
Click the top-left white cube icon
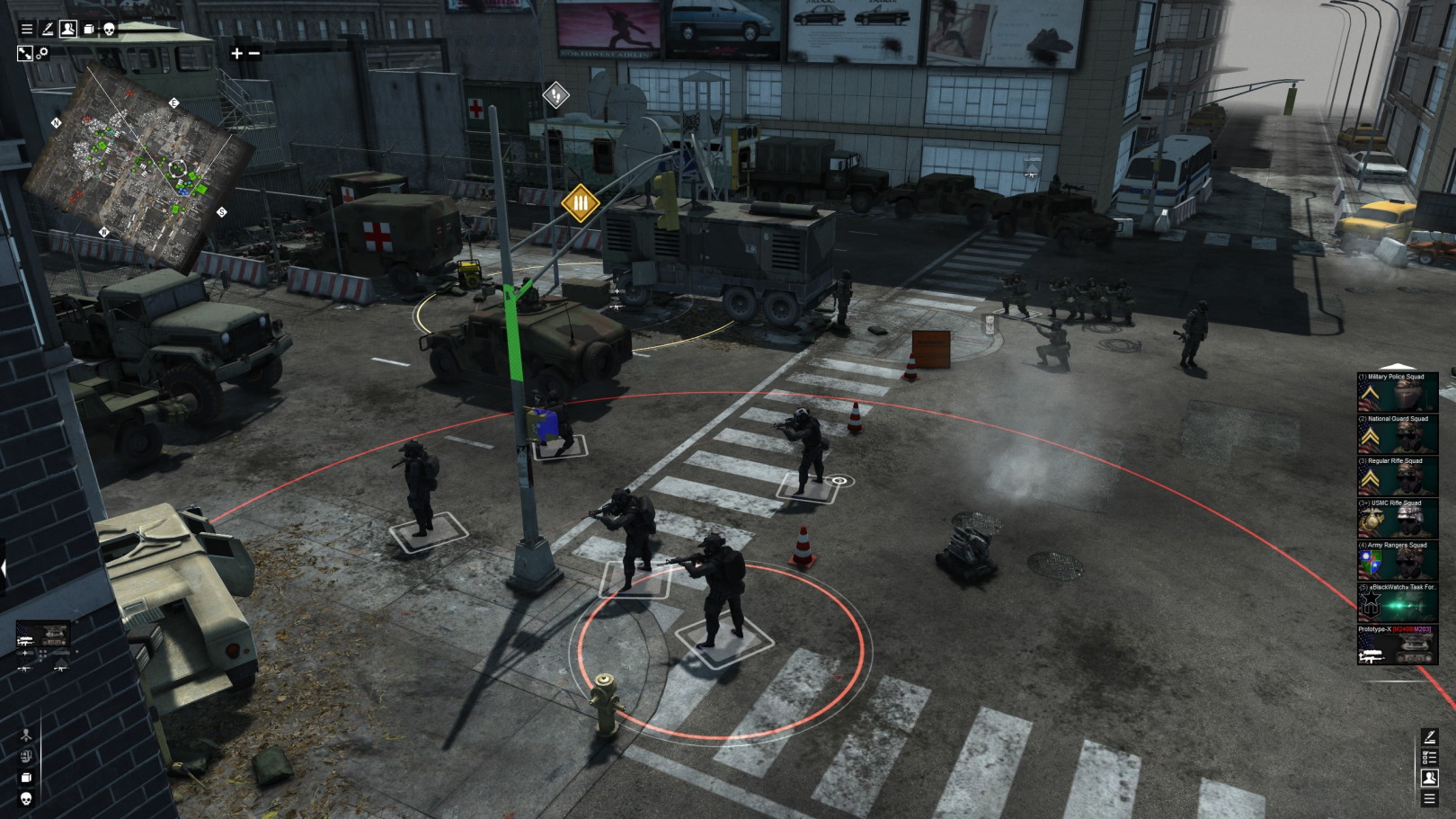89,30
